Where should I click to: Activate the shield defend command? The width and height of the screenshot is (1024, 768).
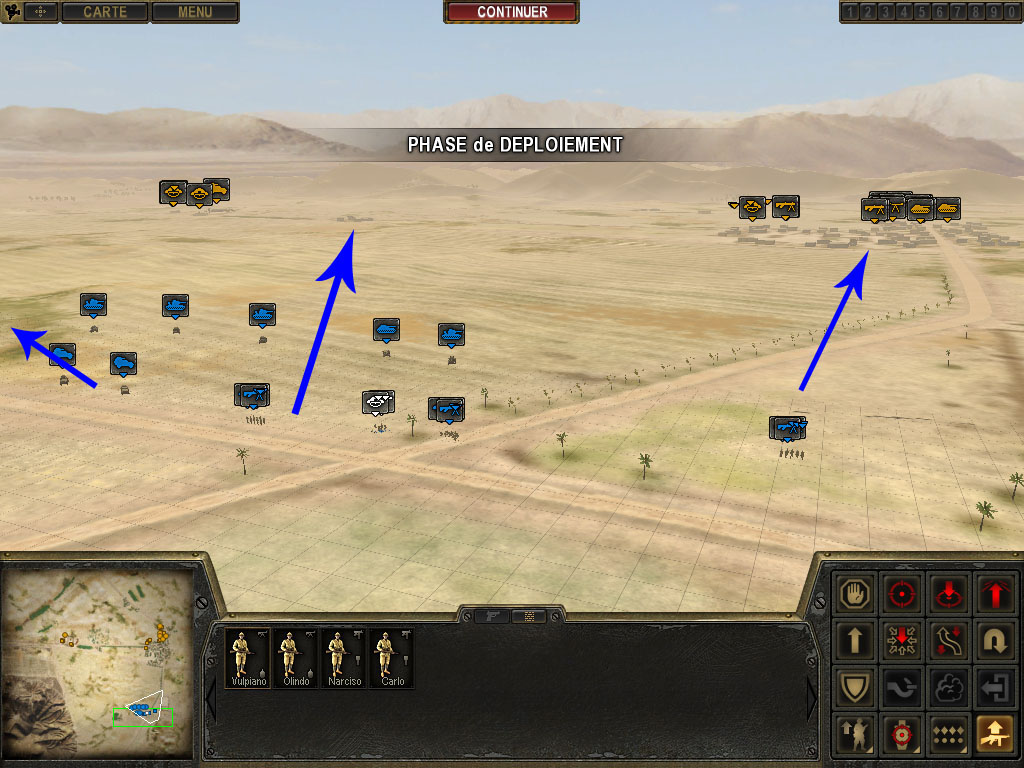[x=856, y=687]
